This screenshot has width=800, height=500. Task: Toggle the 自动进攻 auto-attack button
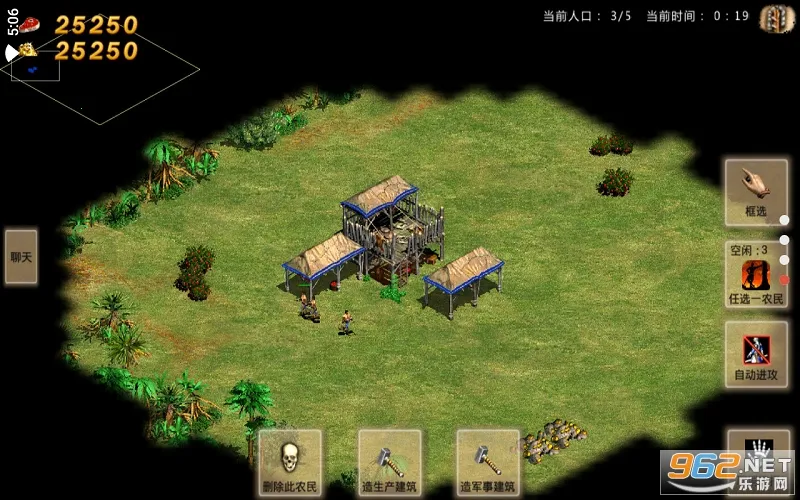pos(756,354)
